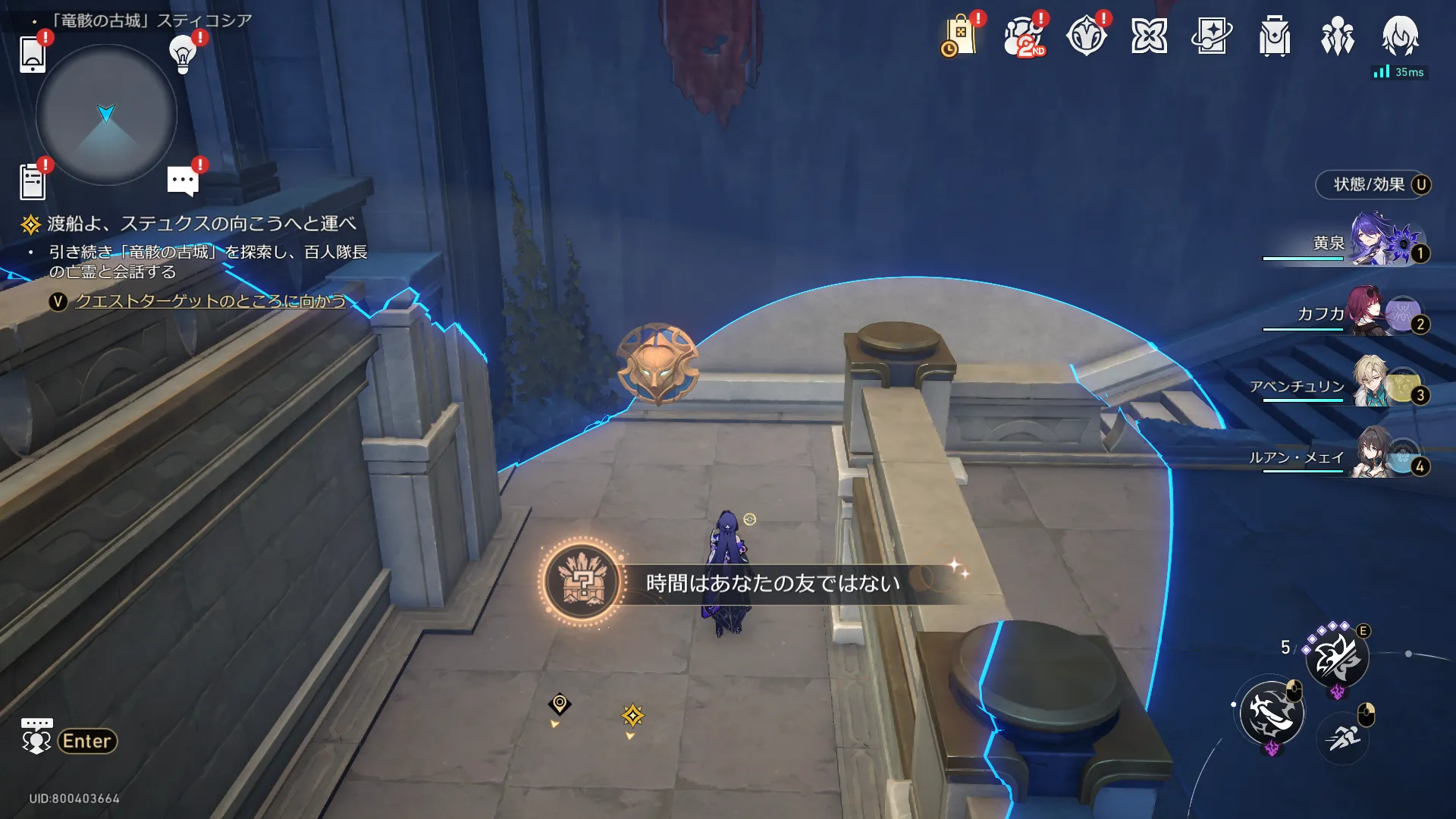The height and width of the screenshot is (819, 1456).
Task: Open the chat bubble messages icon
Action: (183, 181)
